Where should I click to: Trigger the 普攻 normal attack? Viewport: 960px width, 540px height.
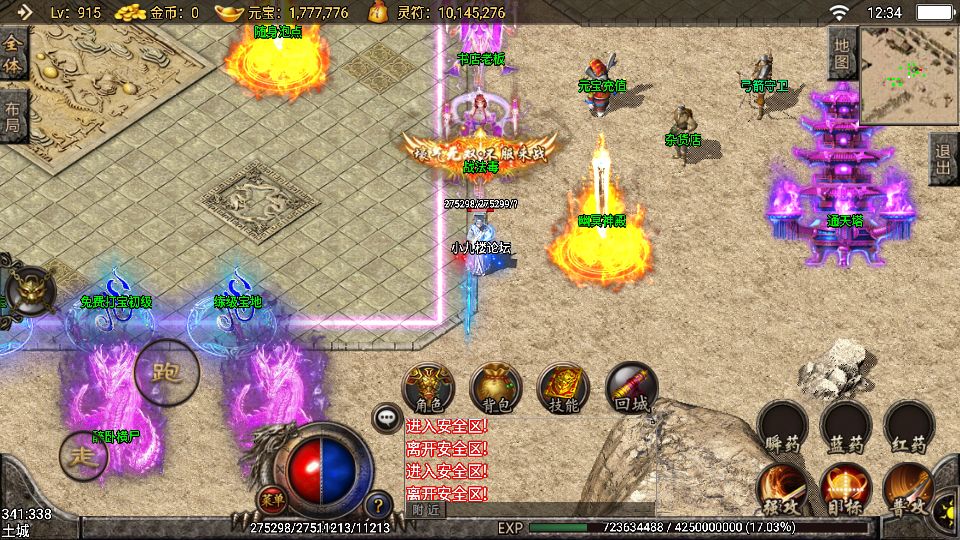tap(908, 486)
